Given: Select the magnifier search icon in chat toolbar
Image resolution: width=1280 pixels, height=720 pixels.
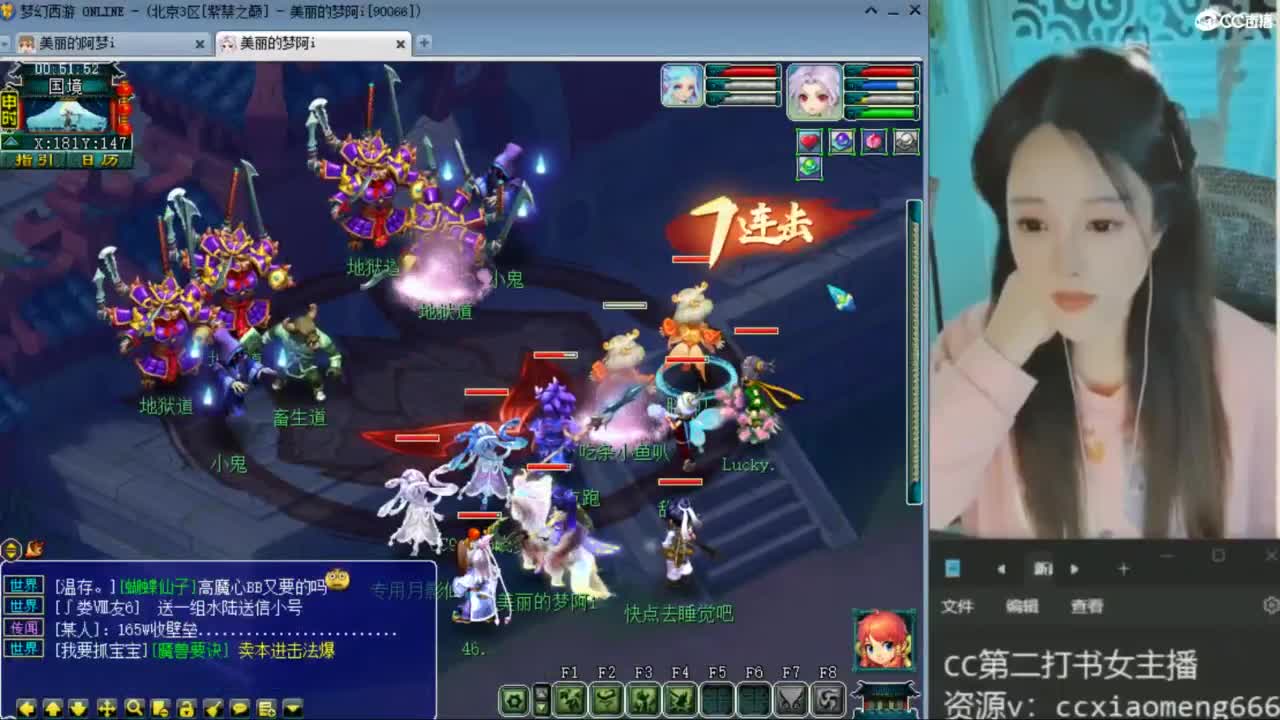Looking at the screenshot, I should [134, 707].
